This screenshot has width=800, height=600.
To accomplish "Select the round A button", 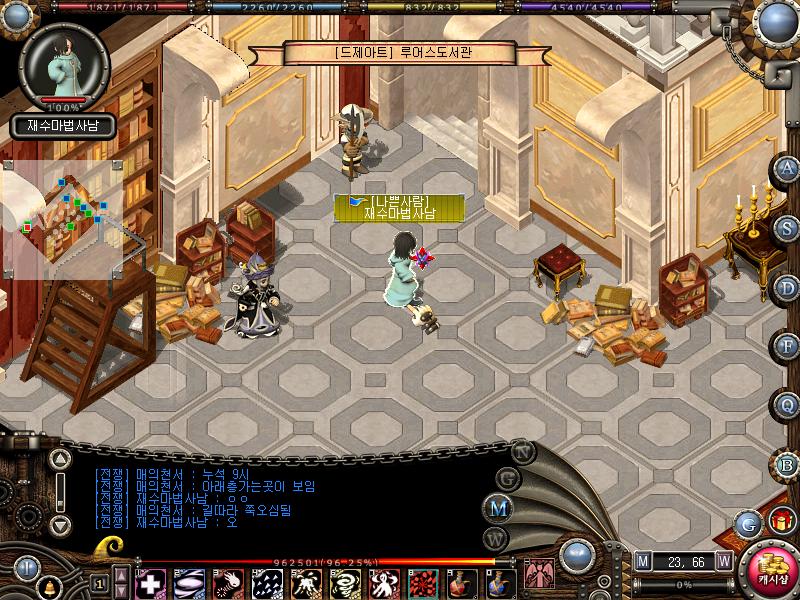I will (788, 167).
